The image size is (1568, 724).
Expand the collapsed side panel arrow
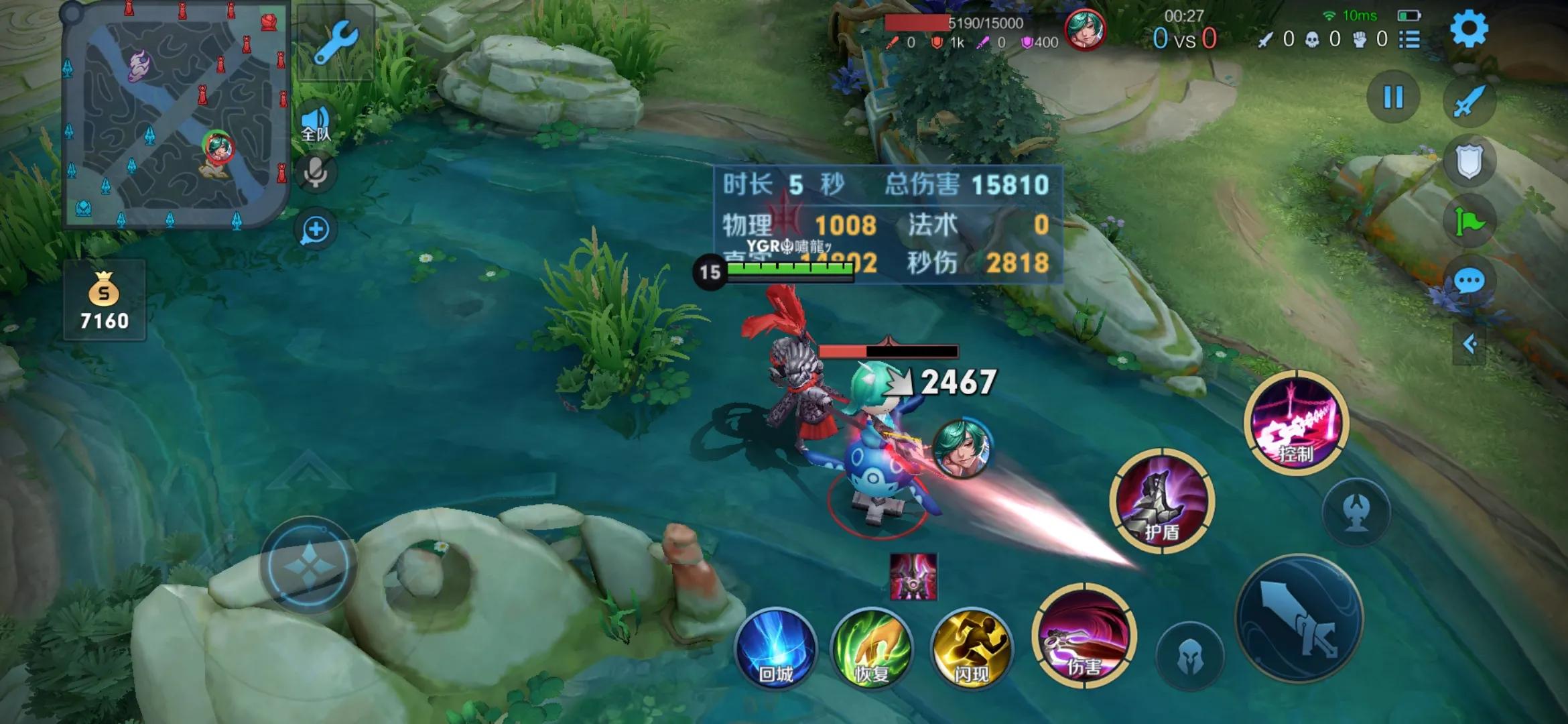1469,345
